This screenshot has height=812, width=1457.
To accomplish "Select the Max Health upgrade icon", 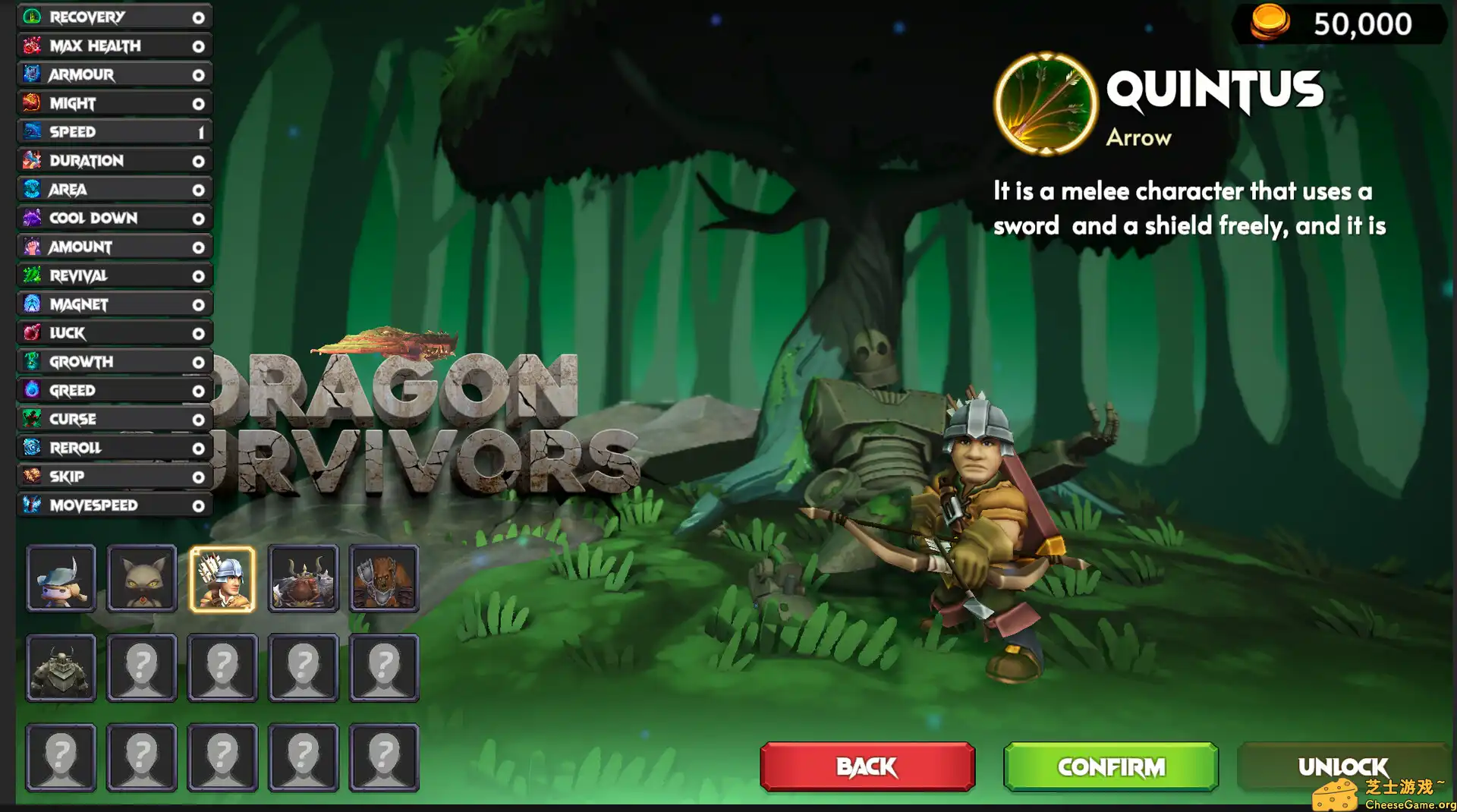I will coord(30,46).
